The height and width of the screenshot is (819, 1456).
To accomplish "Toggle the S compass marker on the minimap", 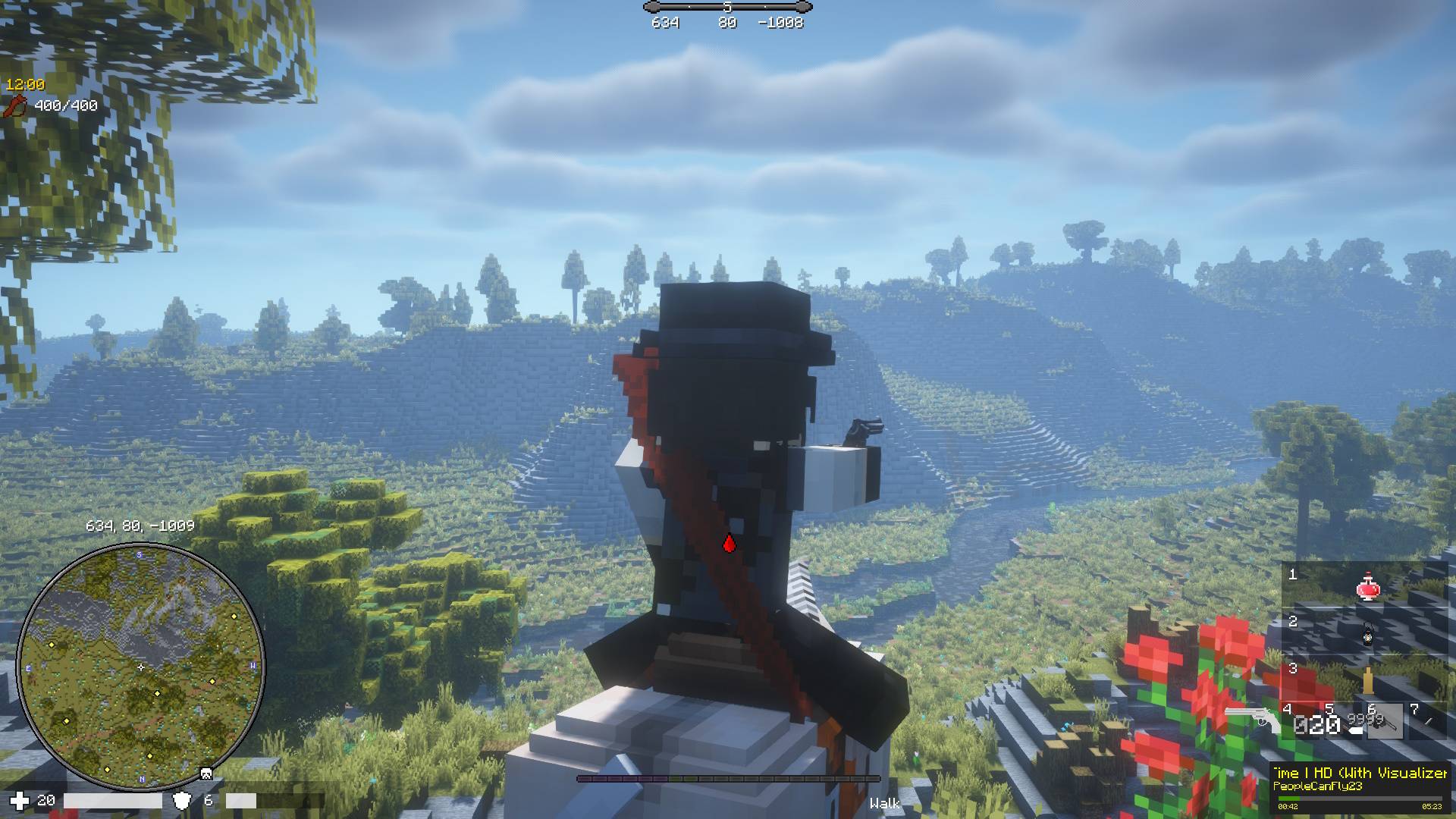I will [x=139, y=554].
